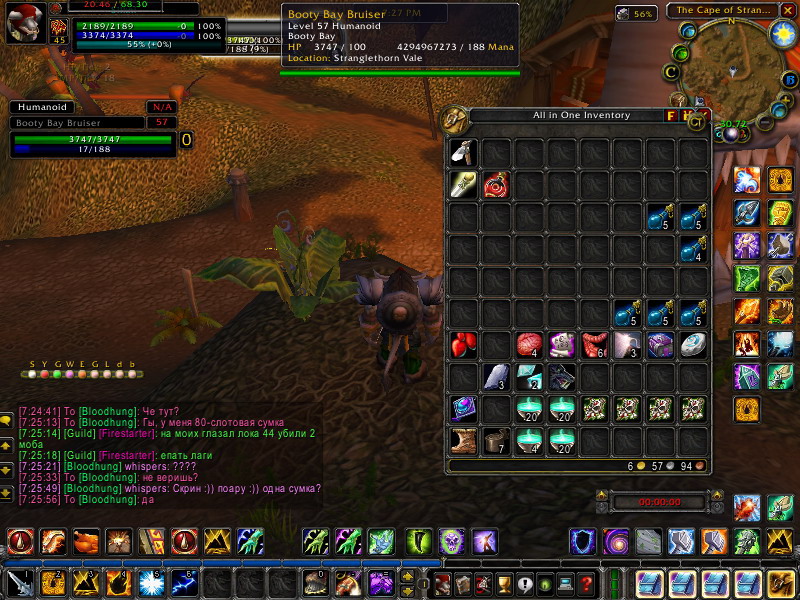Pick the red heart item in bags

pyautogui.click(x=463, y=345)
